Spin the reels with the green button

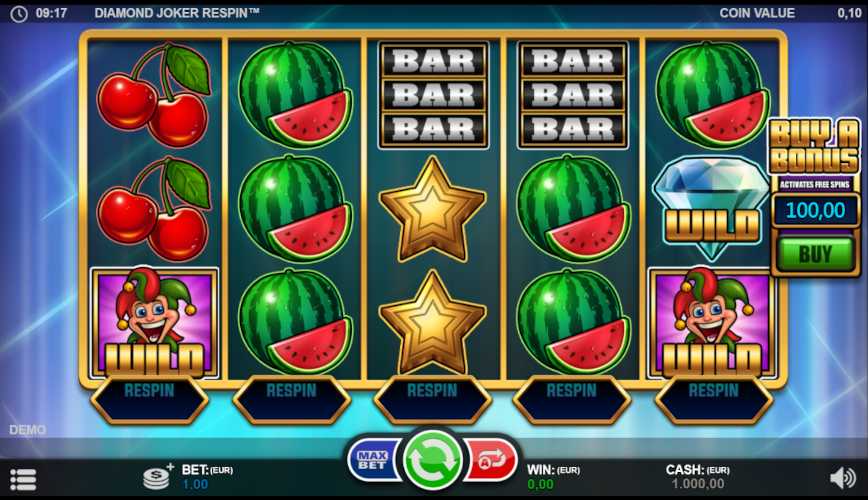click(x=432, y=461)
